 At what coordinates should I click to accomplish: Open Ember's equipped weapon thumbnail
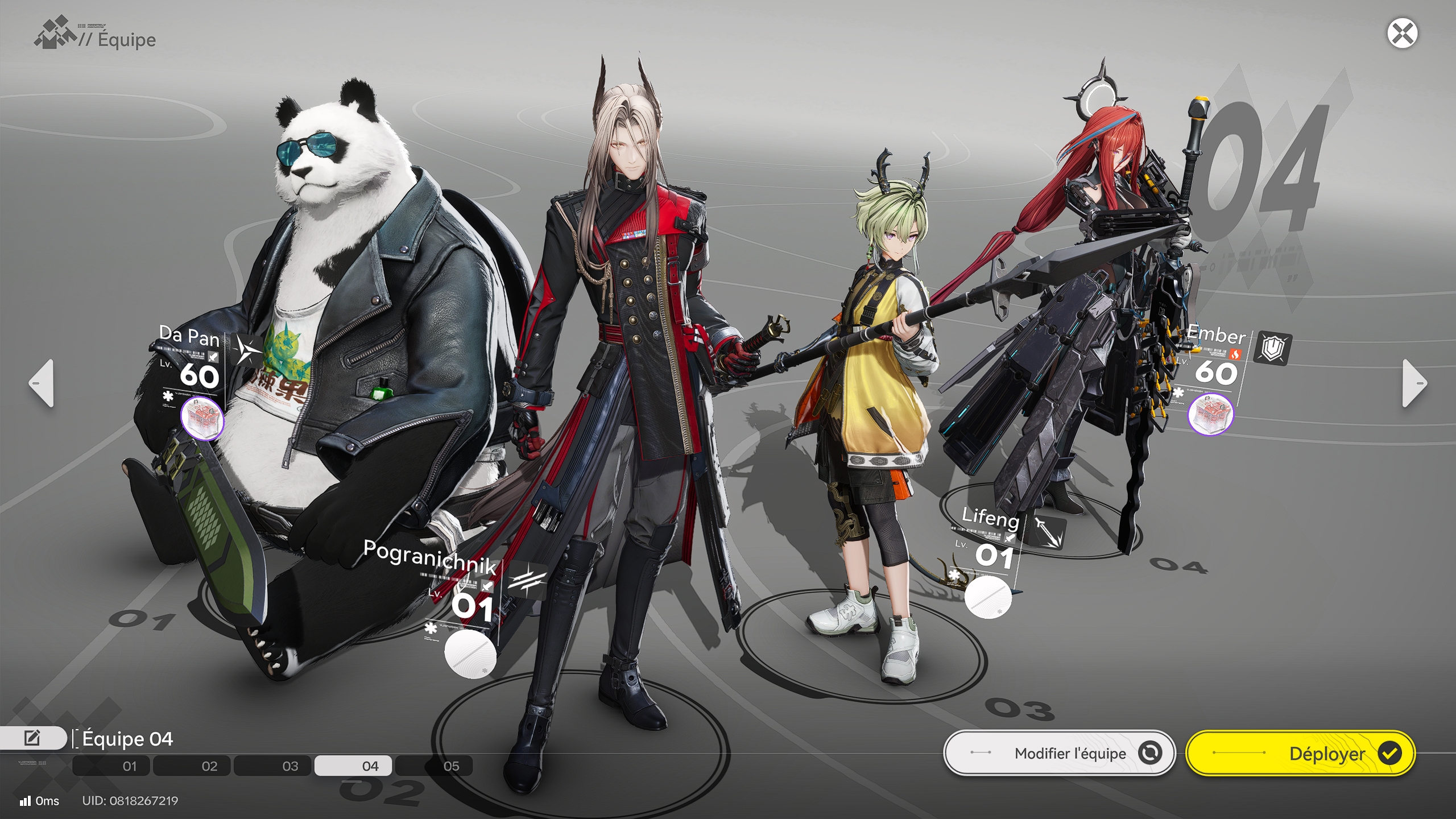click(1212, 415)
